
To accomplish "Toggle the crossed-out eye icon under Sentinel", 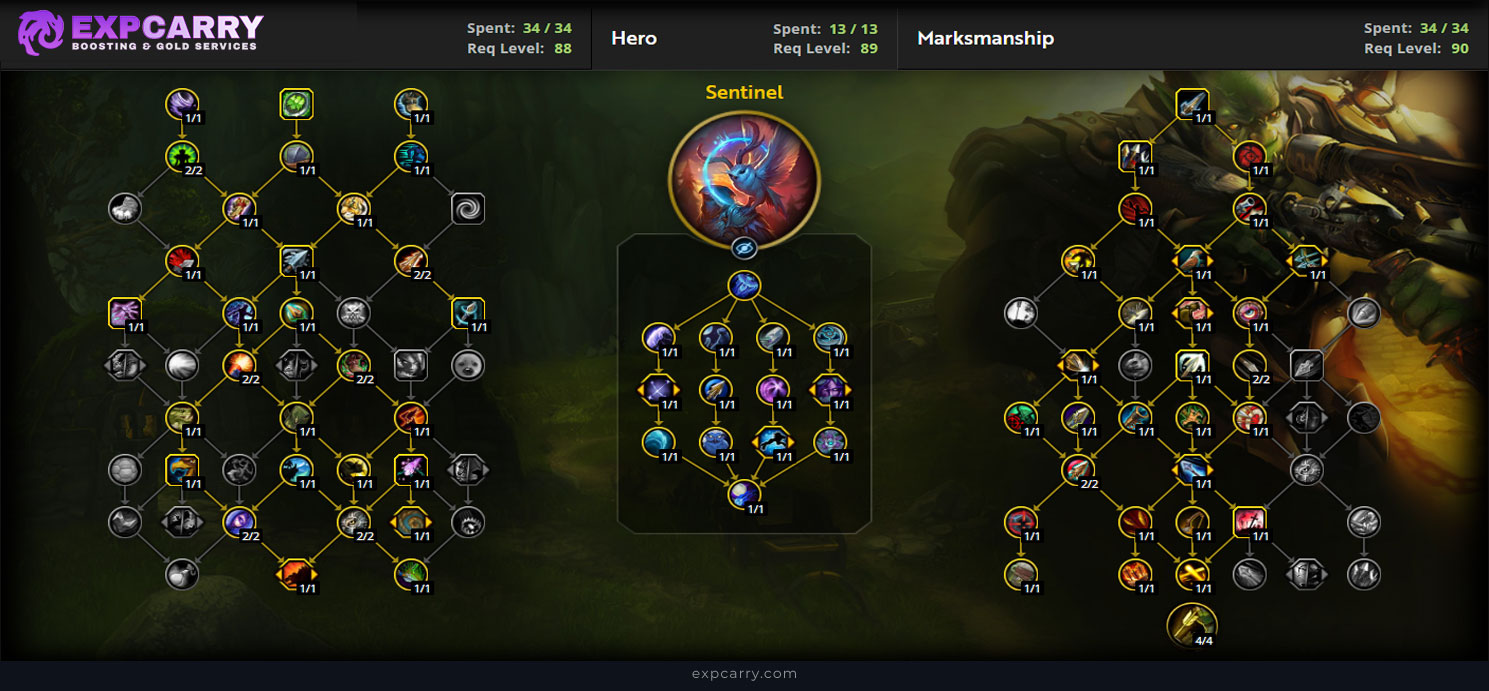I will tap(744, 249).
